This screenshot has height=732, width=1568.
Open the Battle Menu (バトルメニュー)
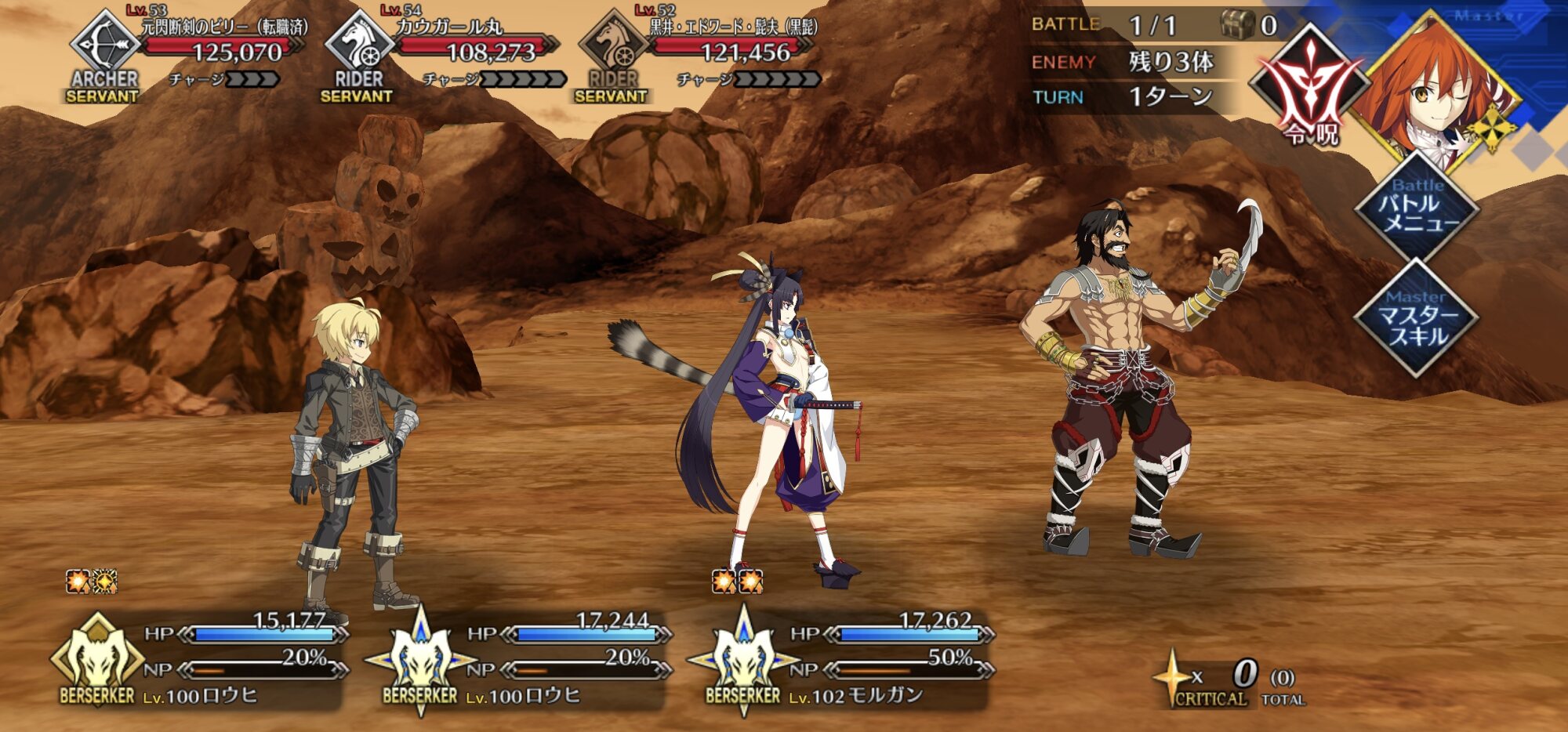click(1417, 207)
